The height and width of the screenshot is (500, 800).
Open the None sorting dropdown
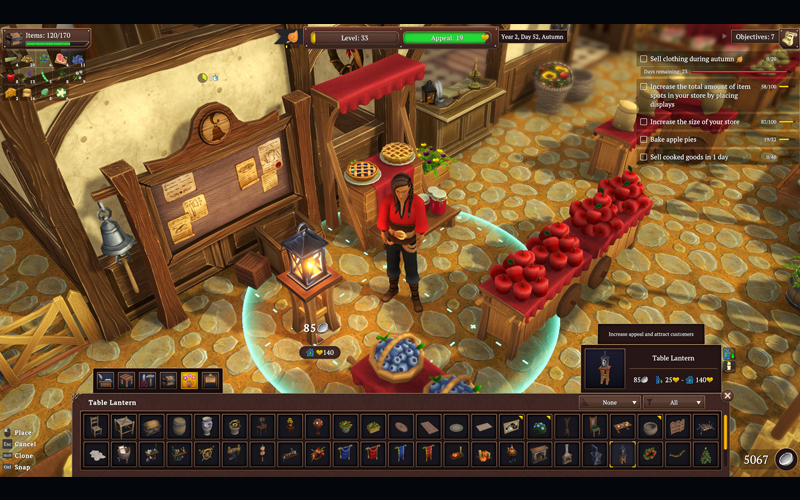coord(610,402)
